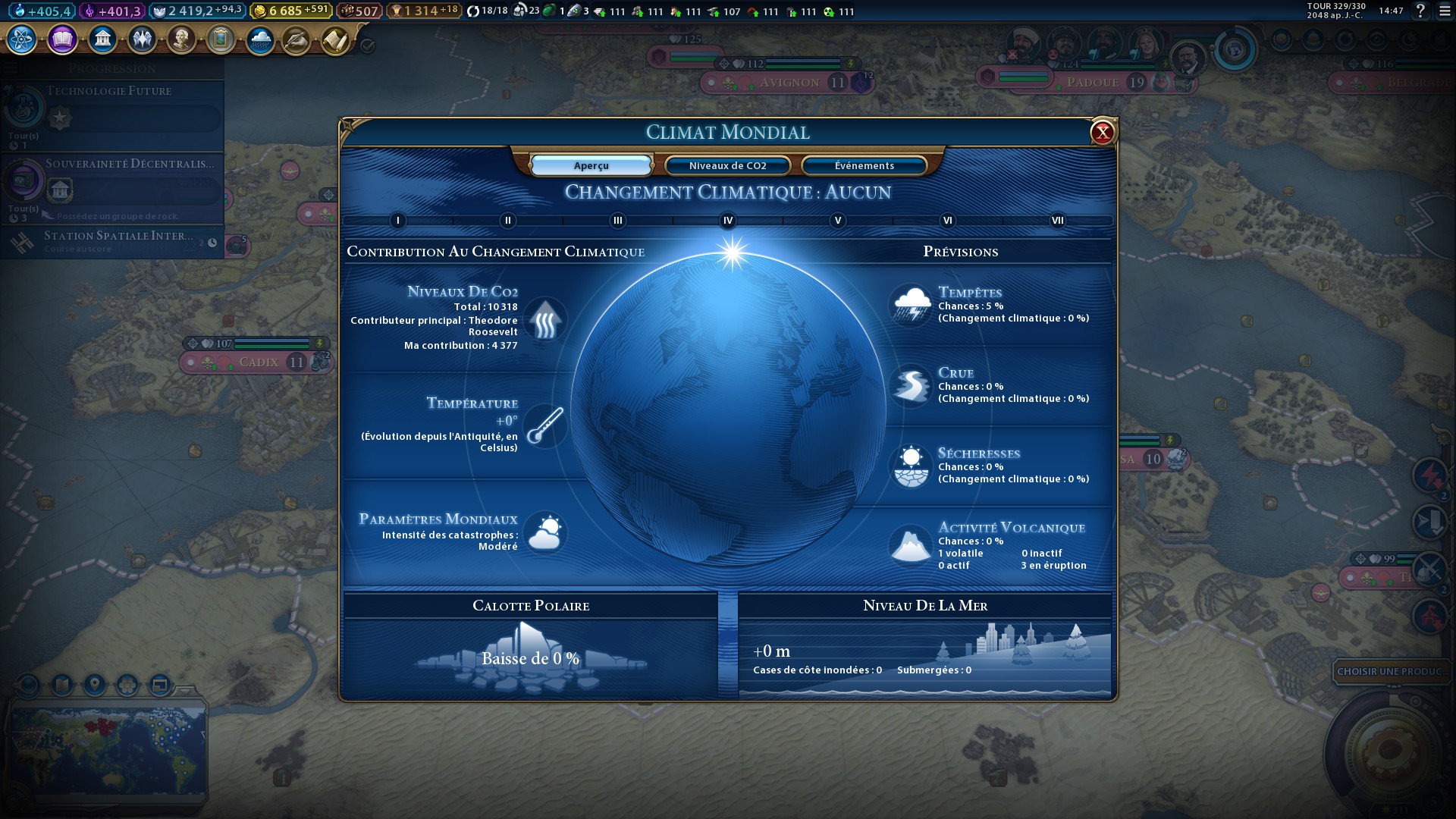
Task: Open the hamburger game menu
Action: pos(1445,11)
